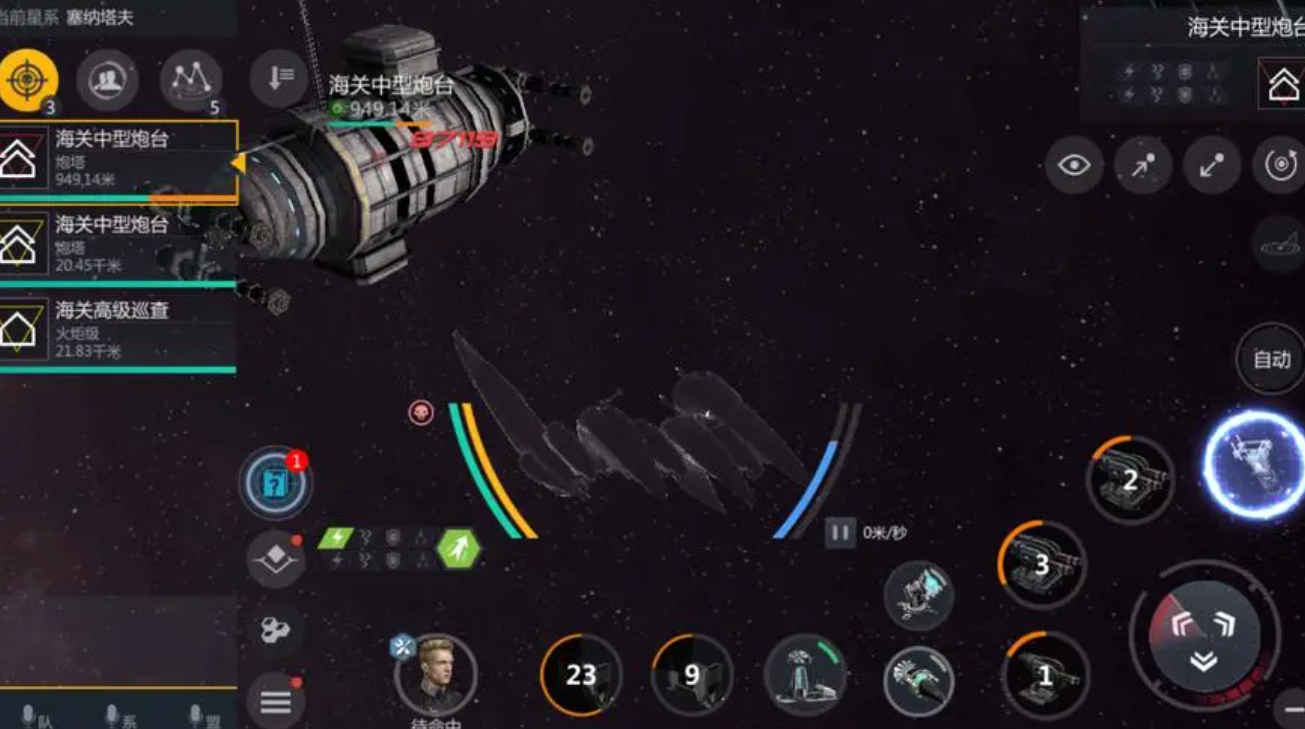This screenshot has width=1305, height=729.
Task: Open the hamburger main menu
Action: coord(275,702)
